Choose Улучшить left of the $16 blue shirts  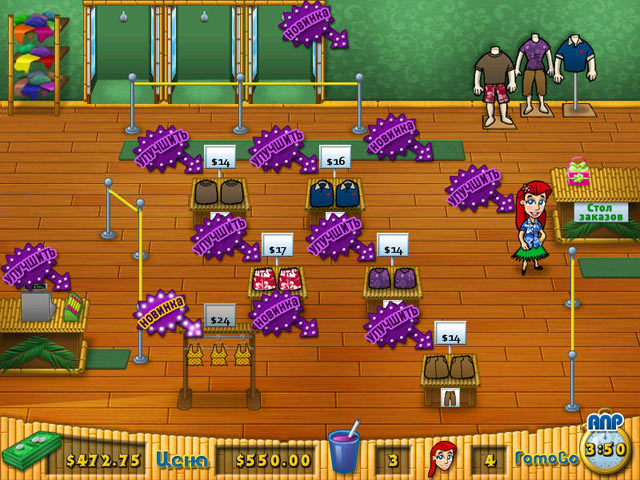click(x=278, y=148)
